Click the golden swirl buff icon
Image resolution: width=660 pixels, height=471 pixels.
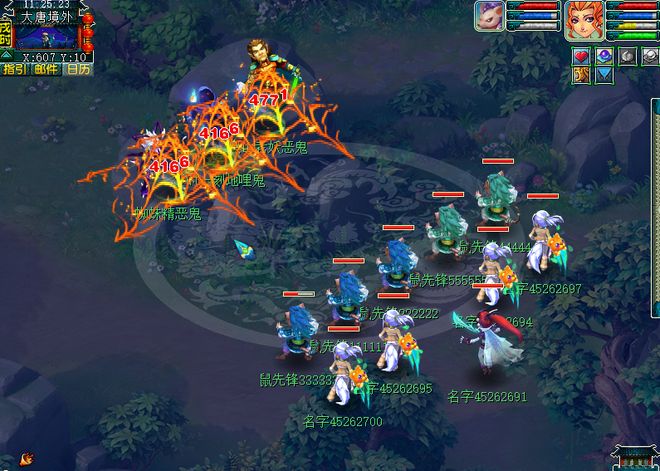point(581,75)
